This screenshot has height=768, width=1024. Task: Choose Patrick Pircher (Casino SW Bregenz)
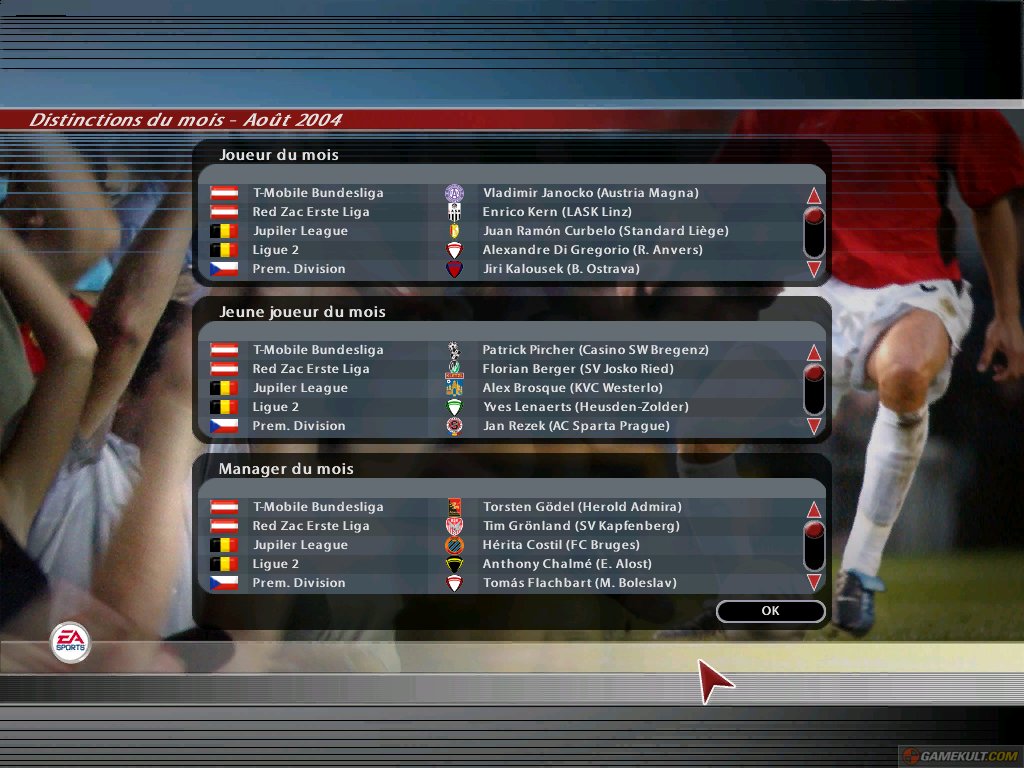point(595,350)
